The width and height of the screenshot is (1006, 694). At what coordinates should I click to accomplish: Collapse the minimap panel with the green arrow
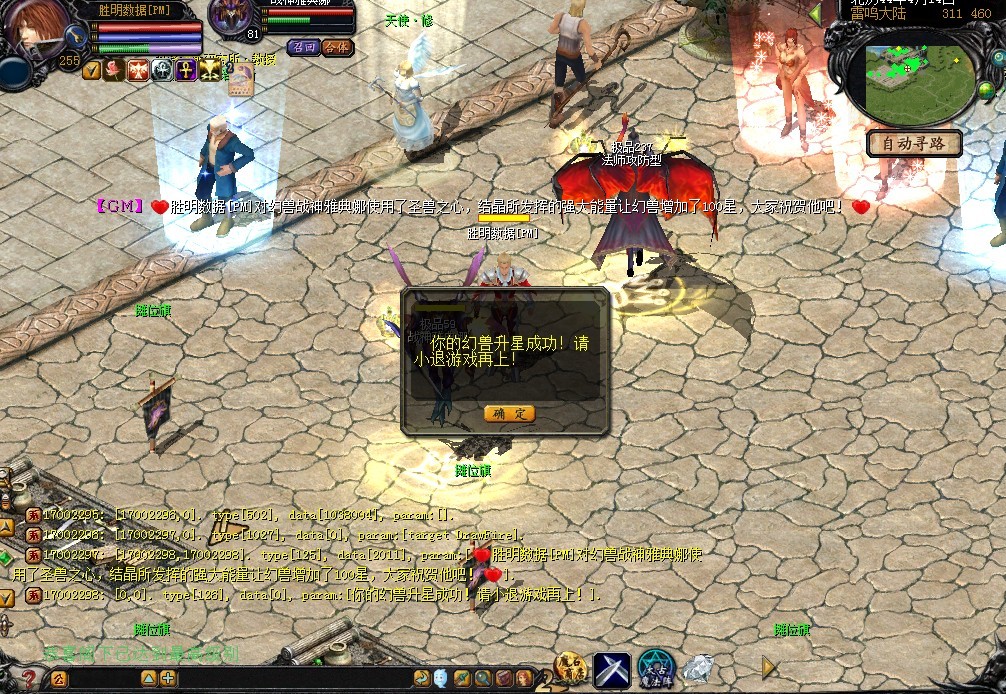(x=815, y=14)
